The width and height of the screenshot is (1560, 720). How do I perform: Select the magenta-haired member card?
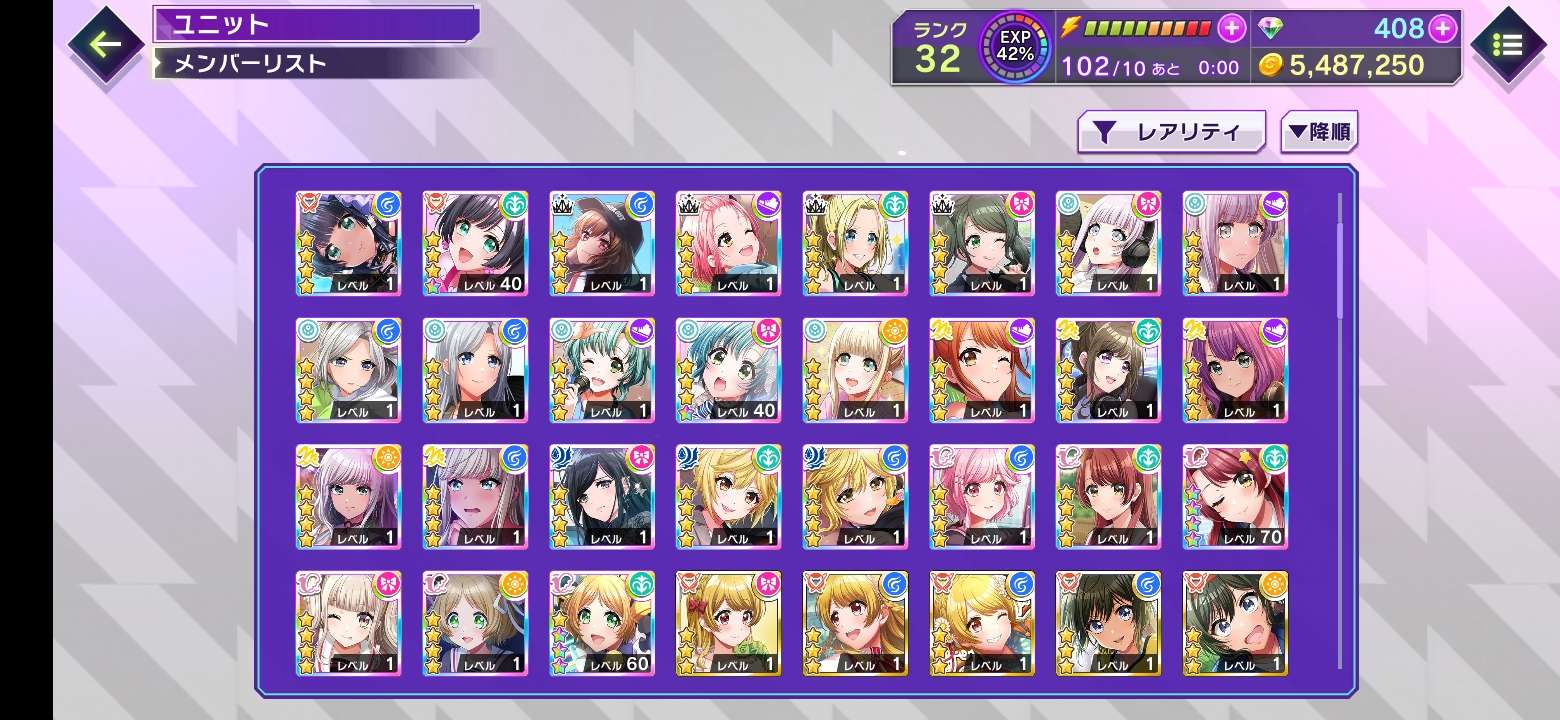point(1235,370)
